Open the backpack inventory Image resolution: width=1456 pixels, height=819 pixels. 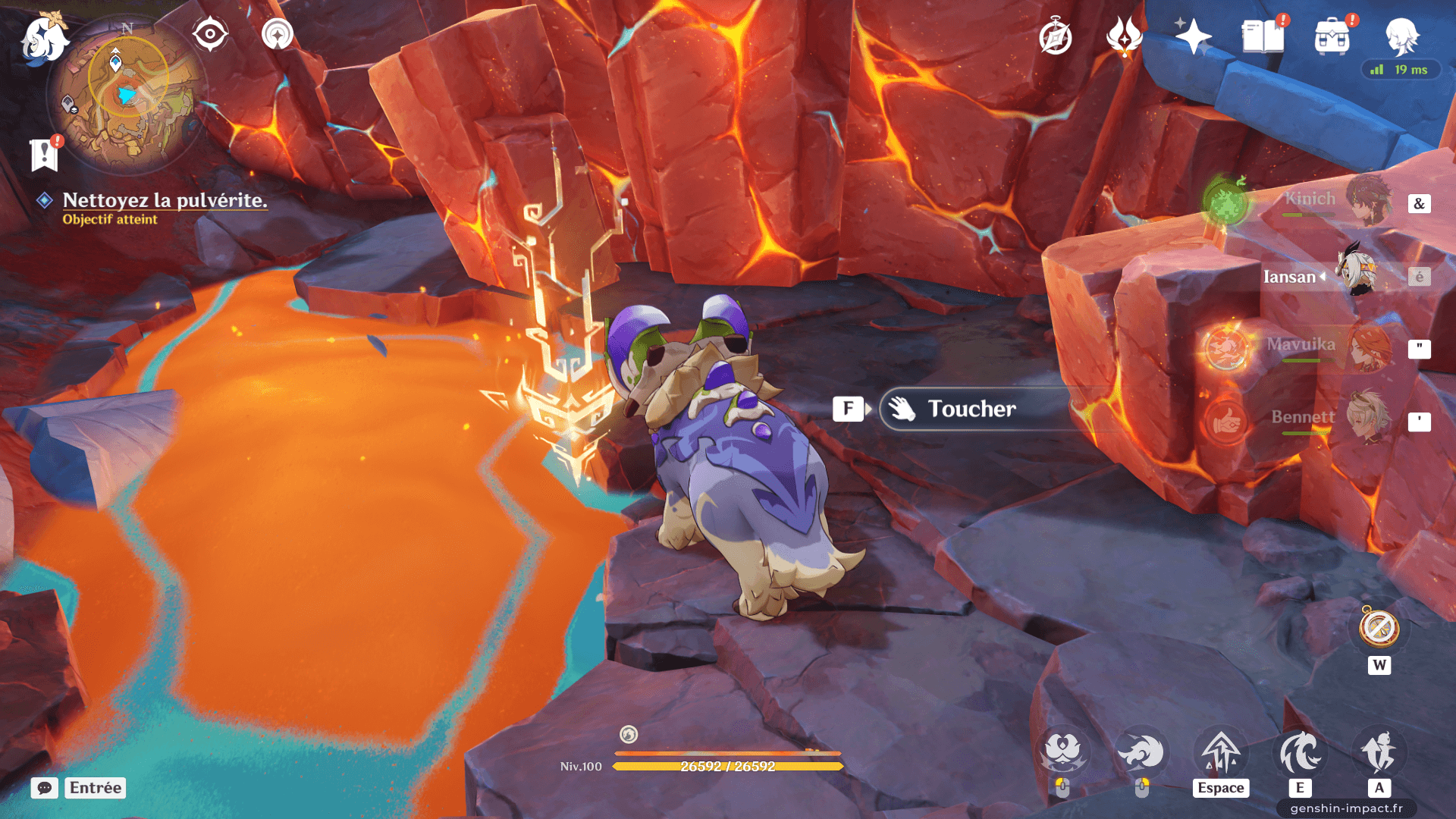pyautogui.click(x=1332, y=37)
